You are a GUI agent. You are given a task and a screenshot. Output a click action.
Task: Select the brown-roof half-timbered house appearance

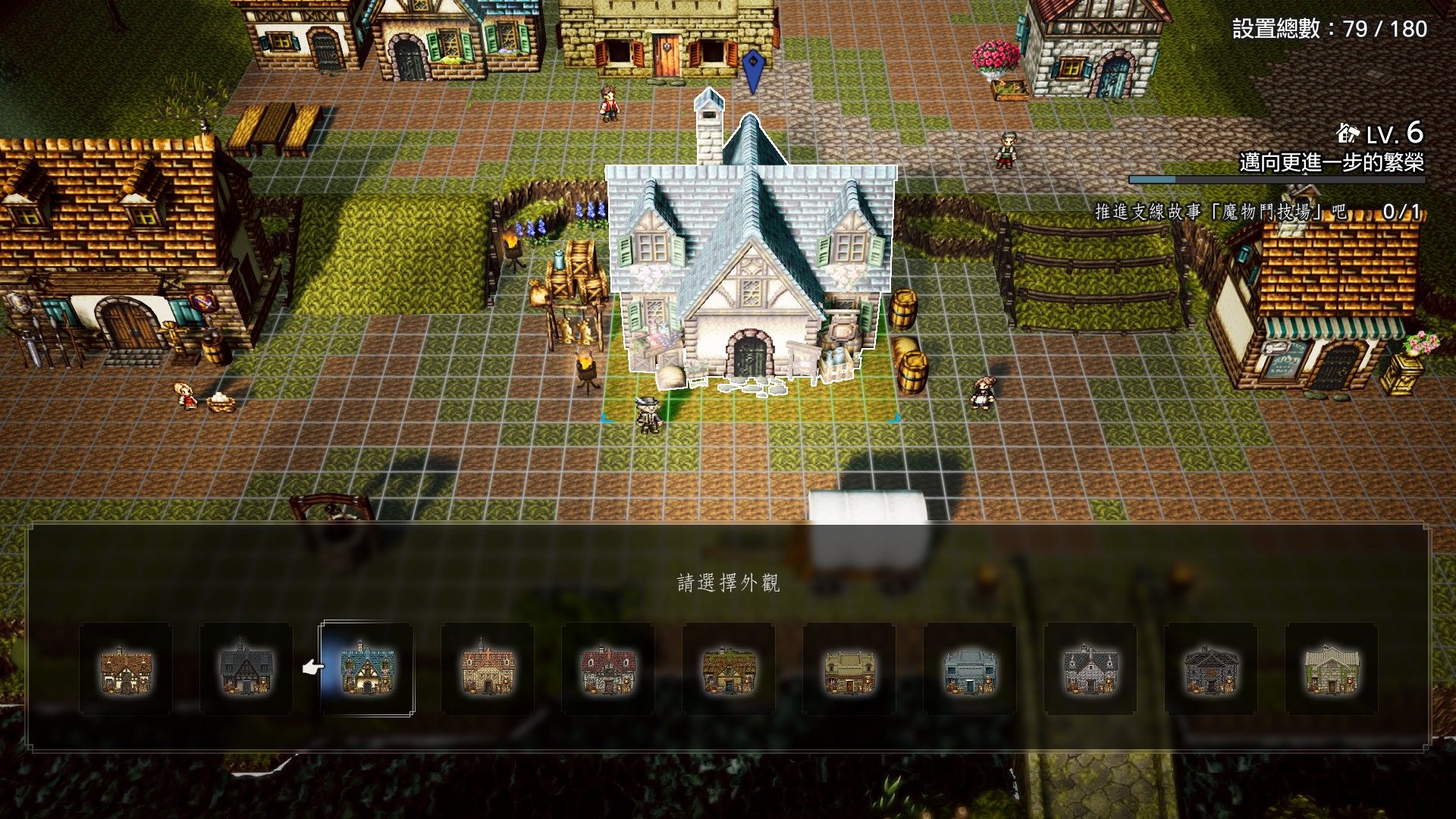coord(125,669)
